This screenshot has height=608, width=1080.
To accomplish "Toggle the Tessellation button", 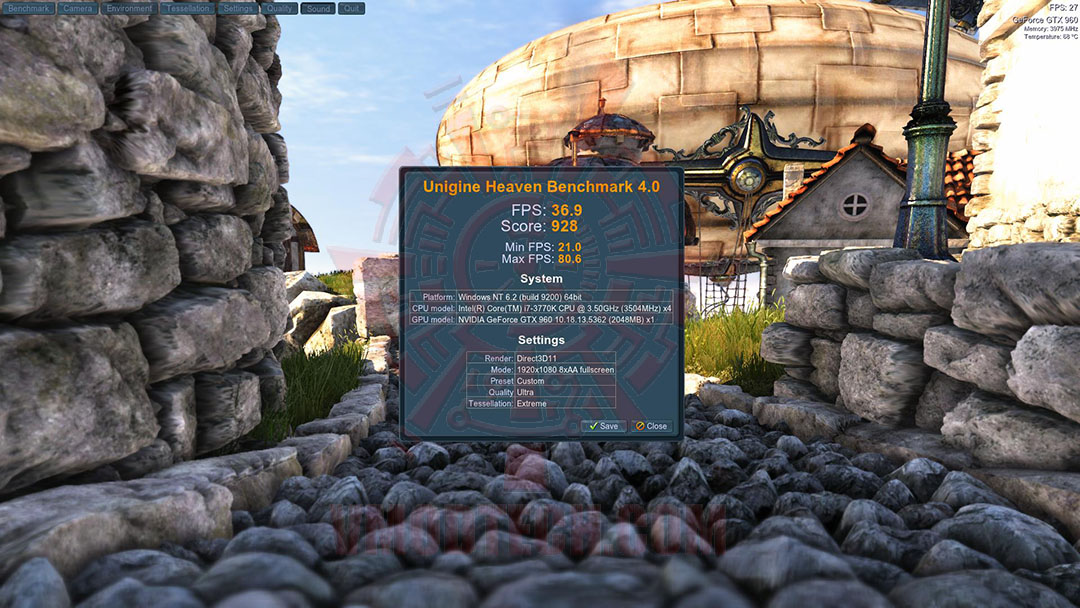I will 187,8.
